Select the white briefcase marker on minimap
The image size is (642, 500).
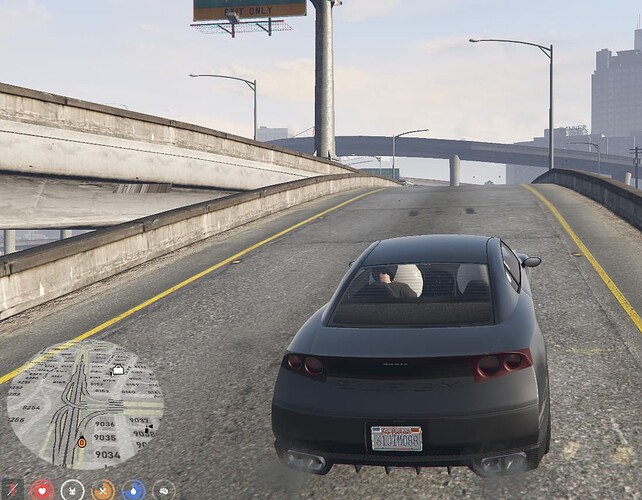118,370
